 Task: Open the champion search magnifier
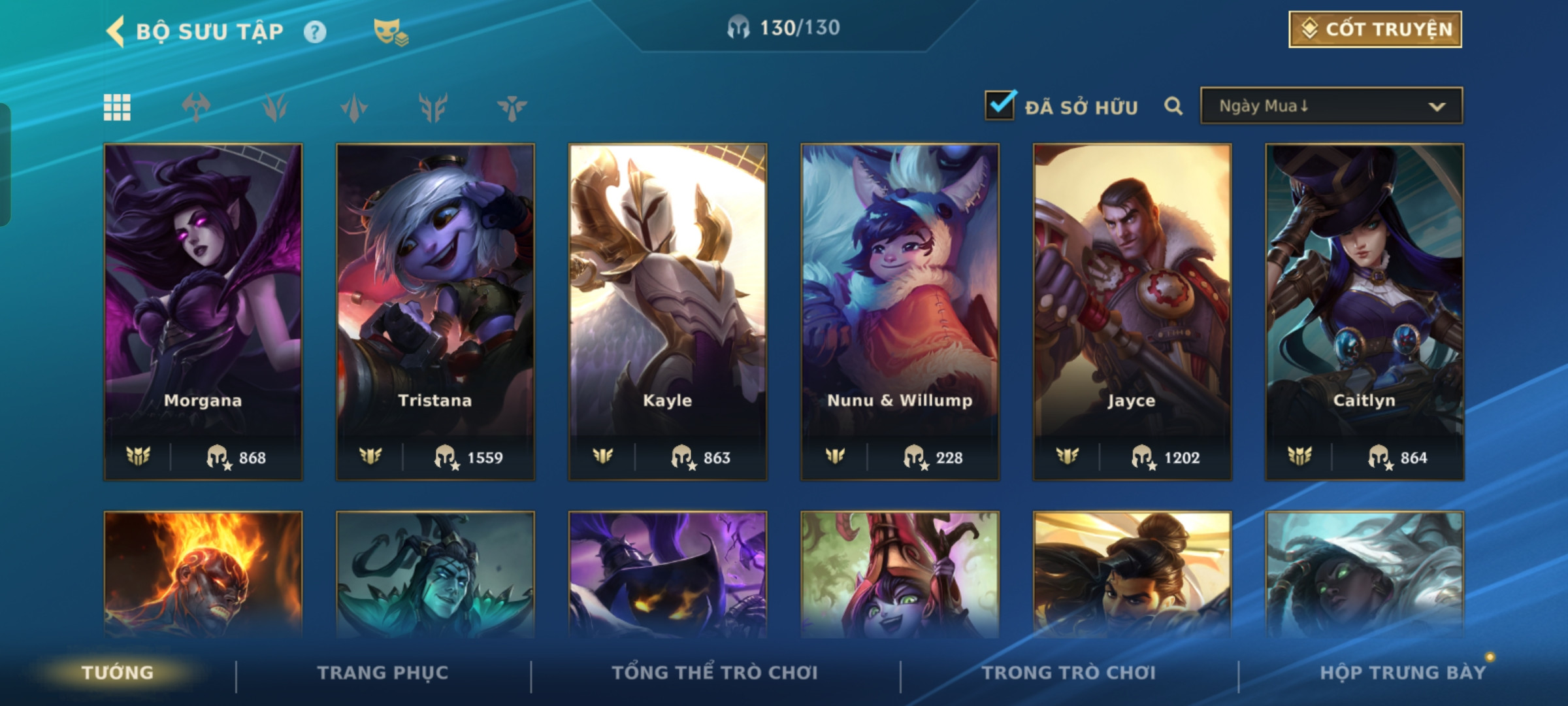coord(1173,106)
